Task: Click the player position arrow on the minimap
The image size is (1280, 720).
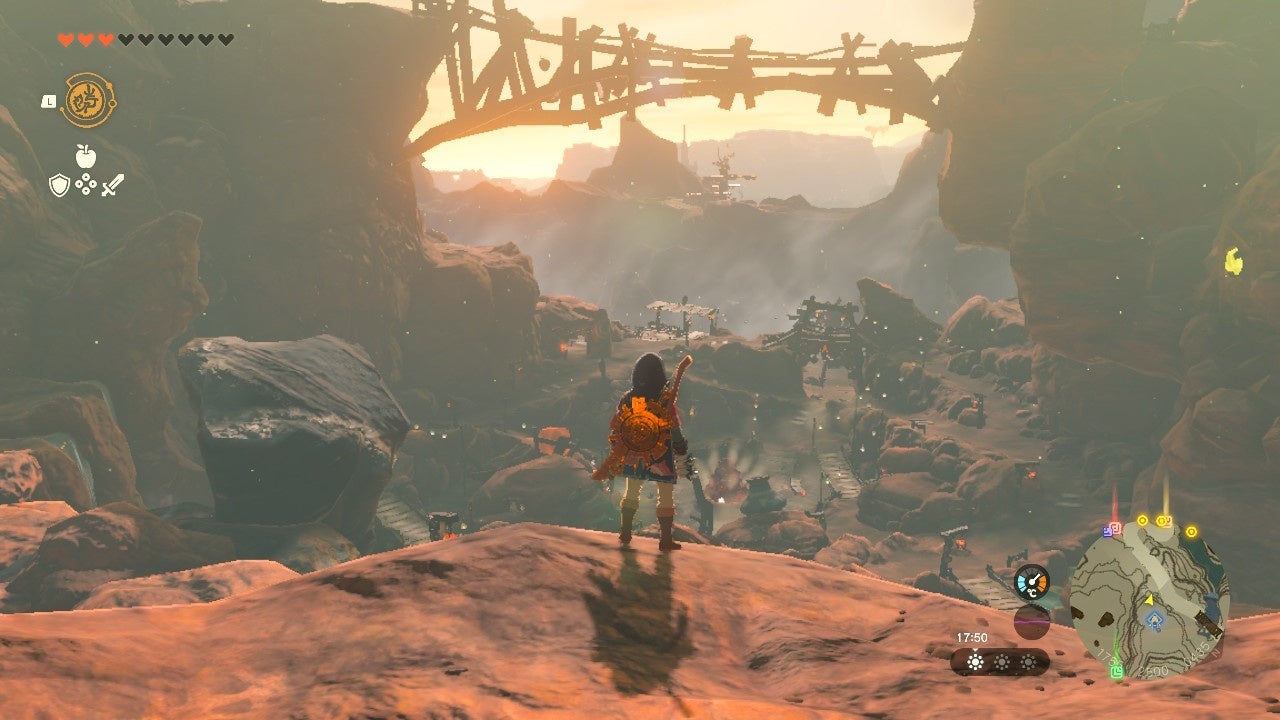Action: coord(1150,601)
